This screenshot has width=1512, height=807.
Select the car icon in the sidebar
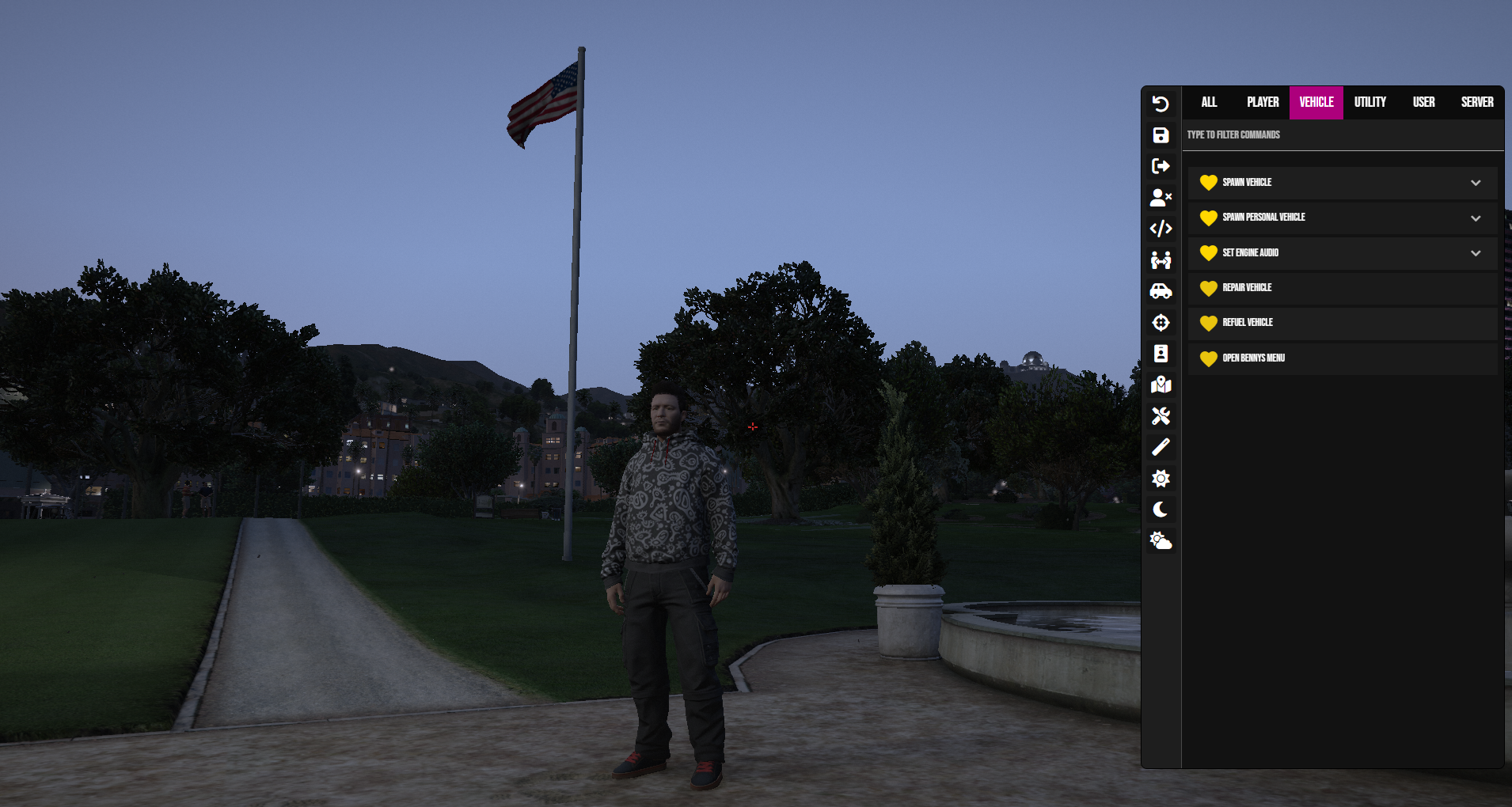[1161, 290]
